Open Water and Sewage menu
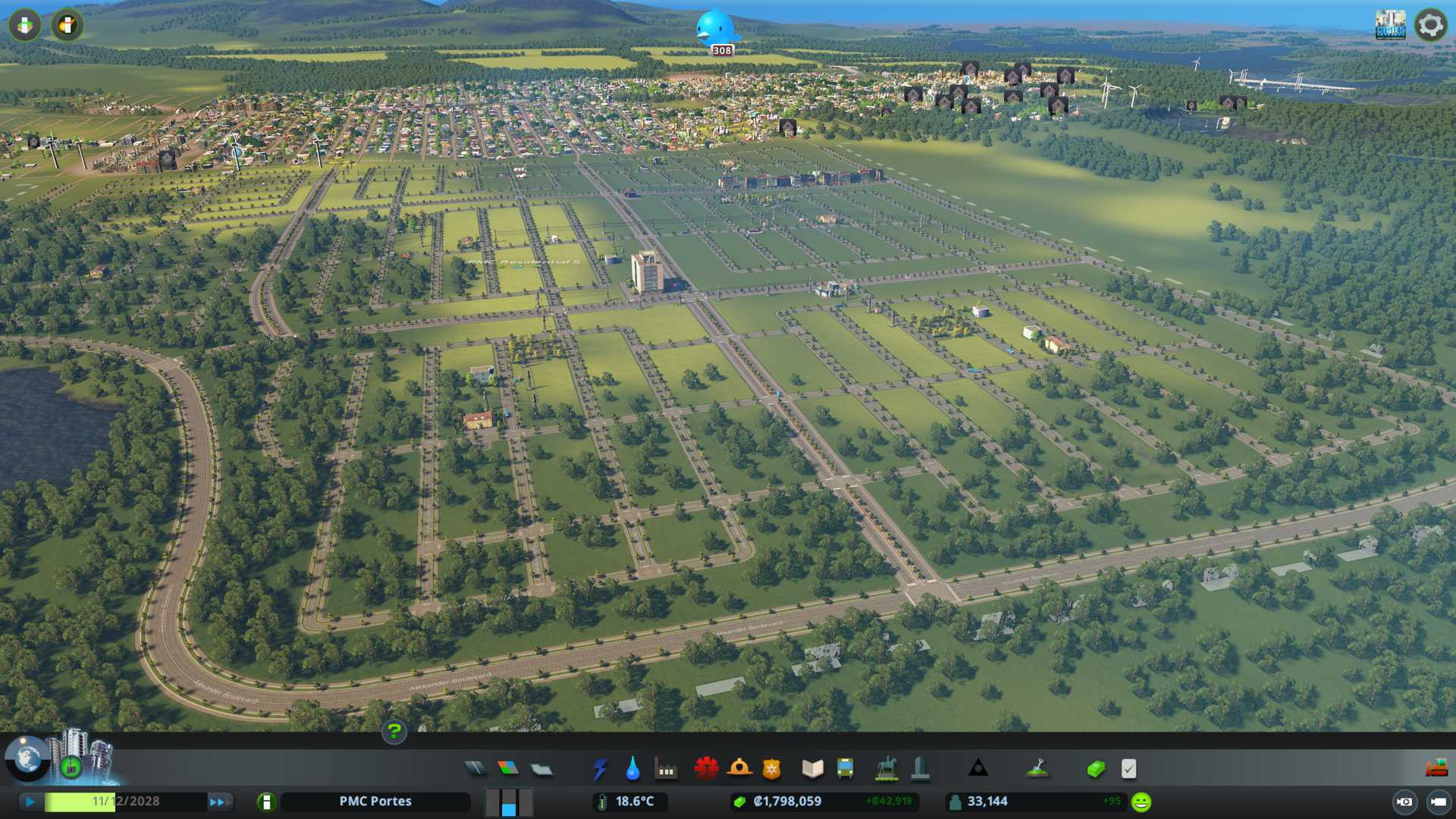Viewport: 1456px width, 819px height. tap(632, 769)
